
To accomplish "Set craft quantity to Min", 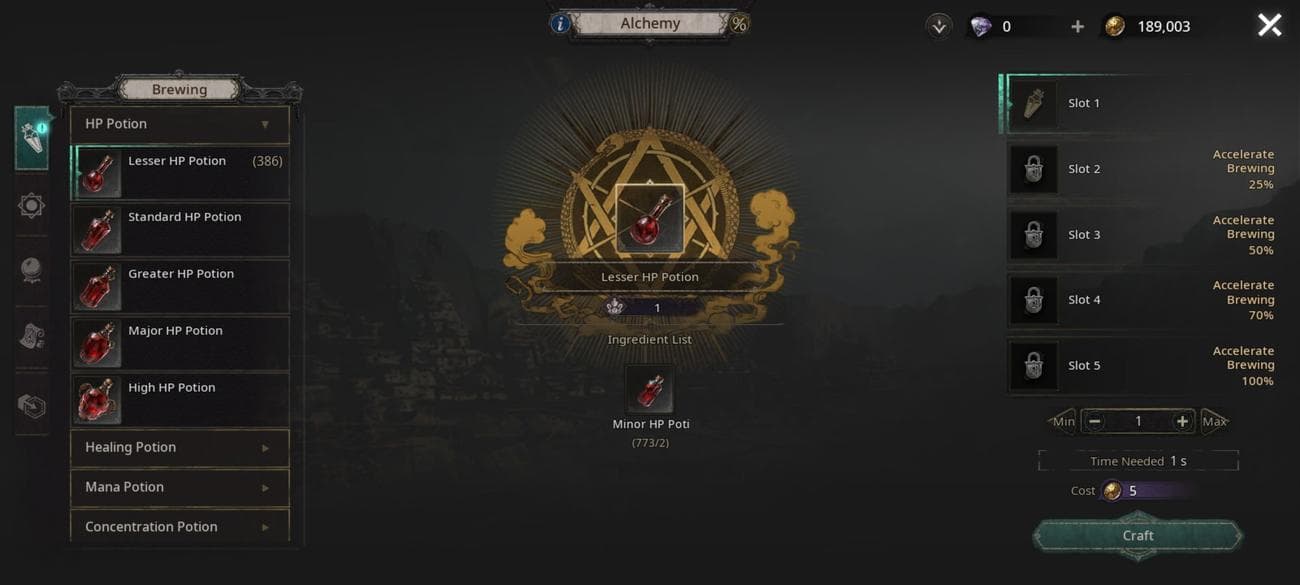I will (1063, 422).
